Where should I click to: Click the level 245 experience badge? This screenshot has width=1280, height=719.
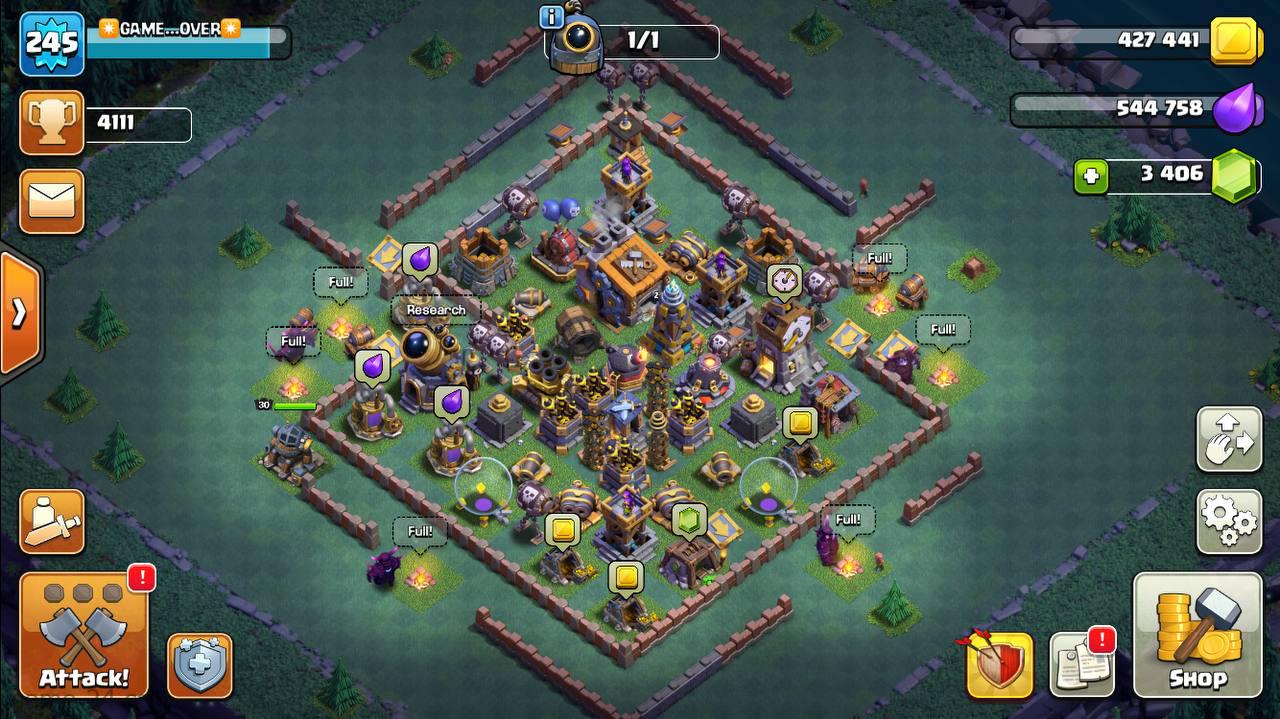pyautogui.click(x=51, y=43)
